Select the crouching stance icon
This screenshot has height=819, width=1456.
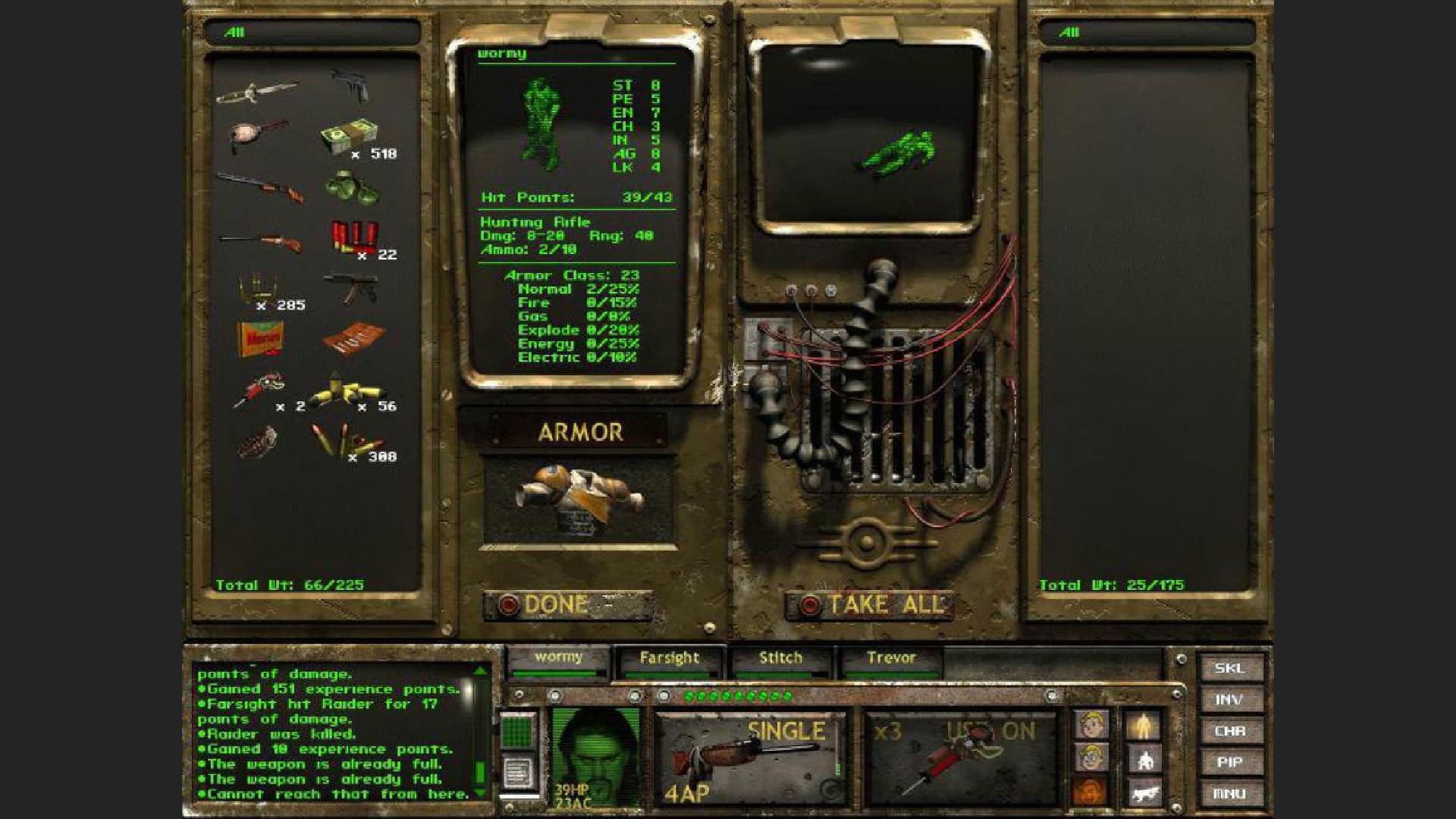pyautogui.click(x=1145, y=759)
